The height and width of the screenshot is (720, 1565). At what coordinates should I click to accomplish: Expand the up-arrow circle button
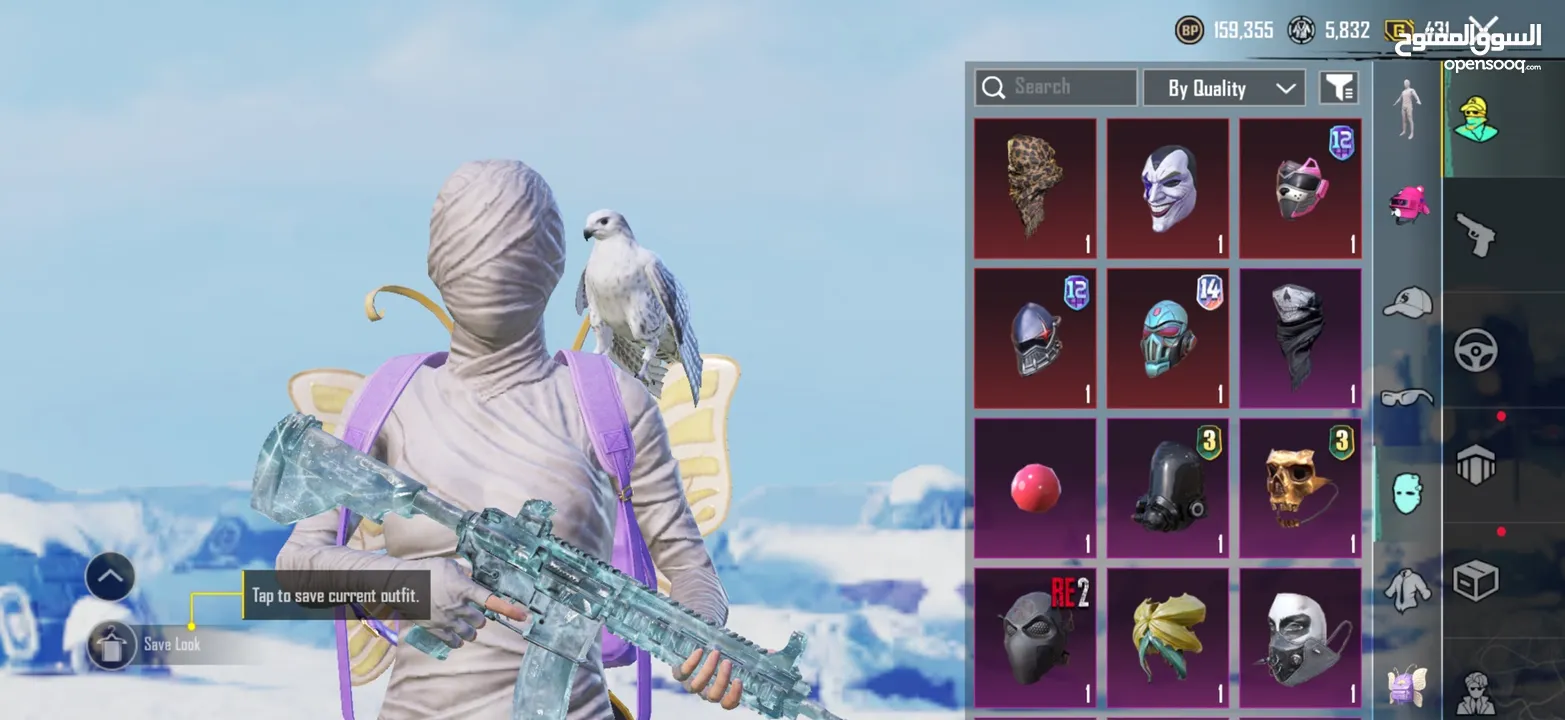coord(110,576)
